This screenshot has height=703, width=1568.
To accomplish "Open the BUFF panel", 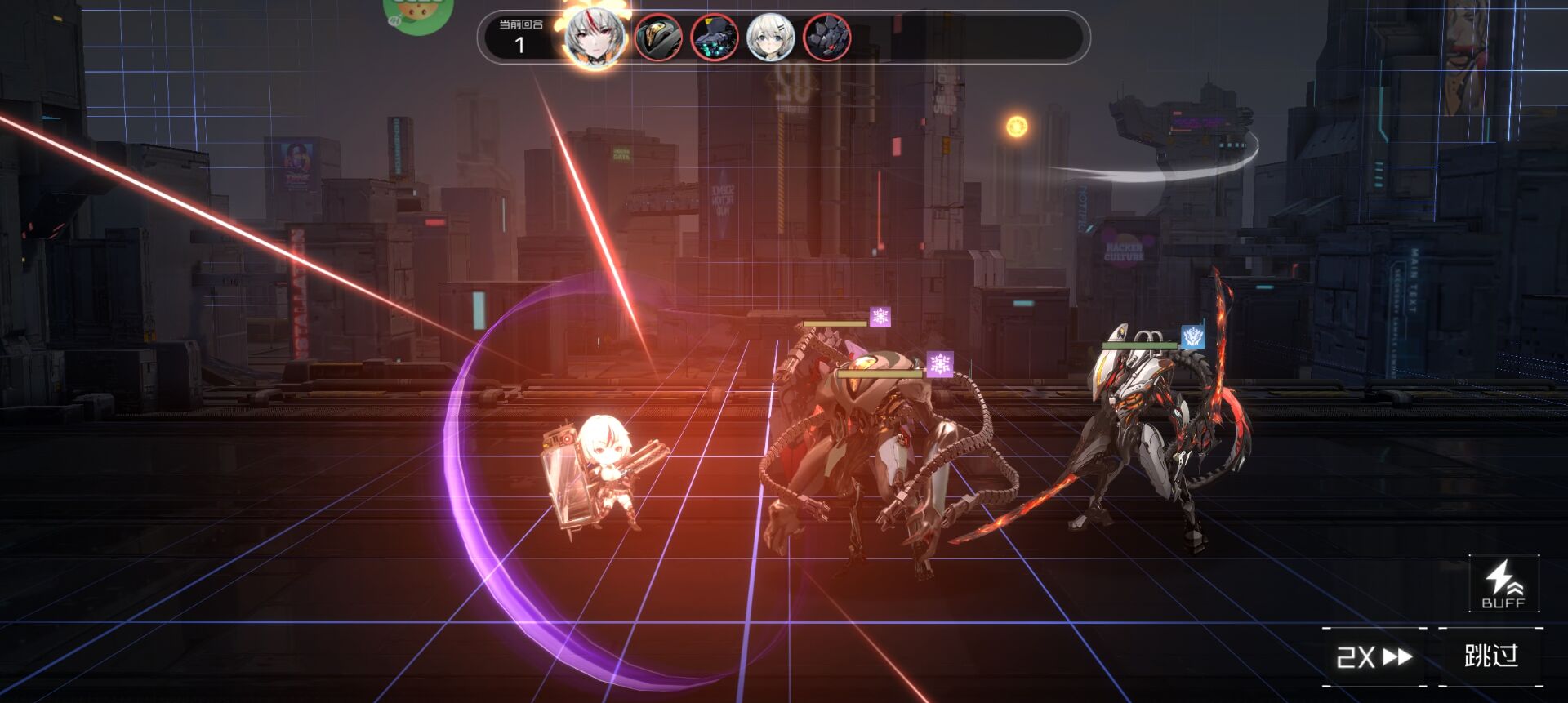I will coord(1503,584).
